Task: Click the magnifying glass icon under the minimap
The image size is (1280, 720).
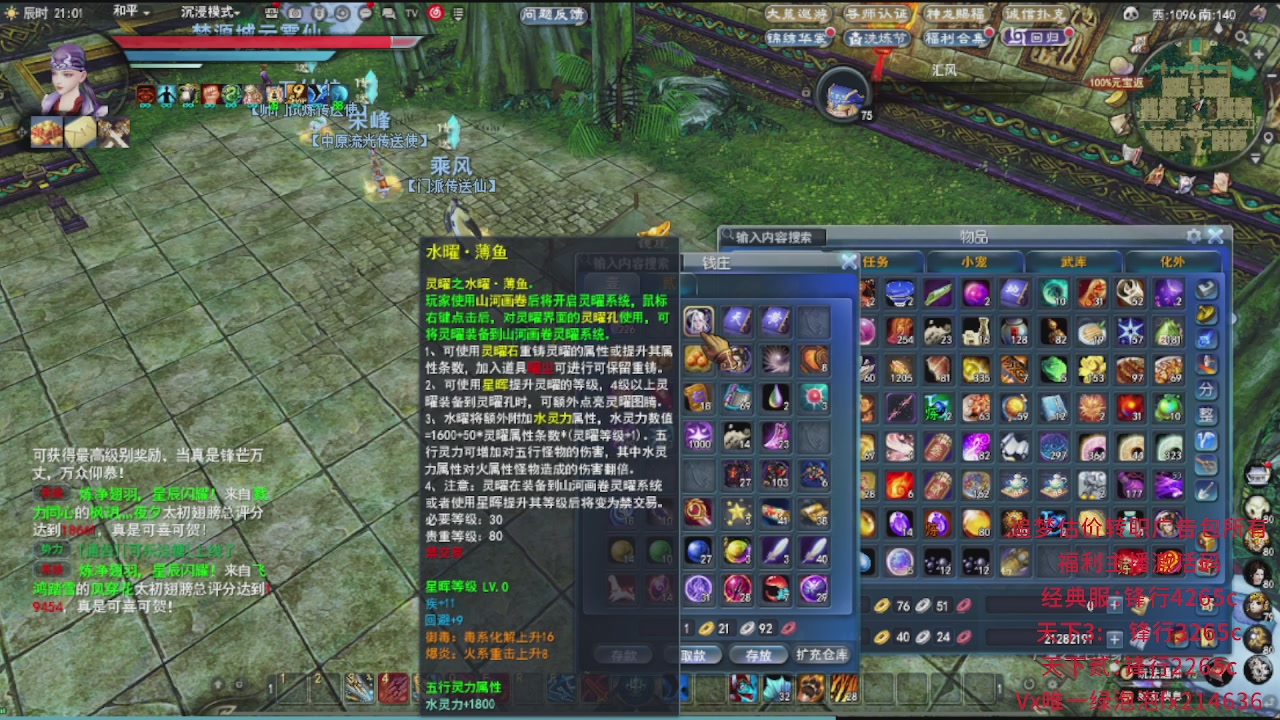Action: [x=1243, y=38]
